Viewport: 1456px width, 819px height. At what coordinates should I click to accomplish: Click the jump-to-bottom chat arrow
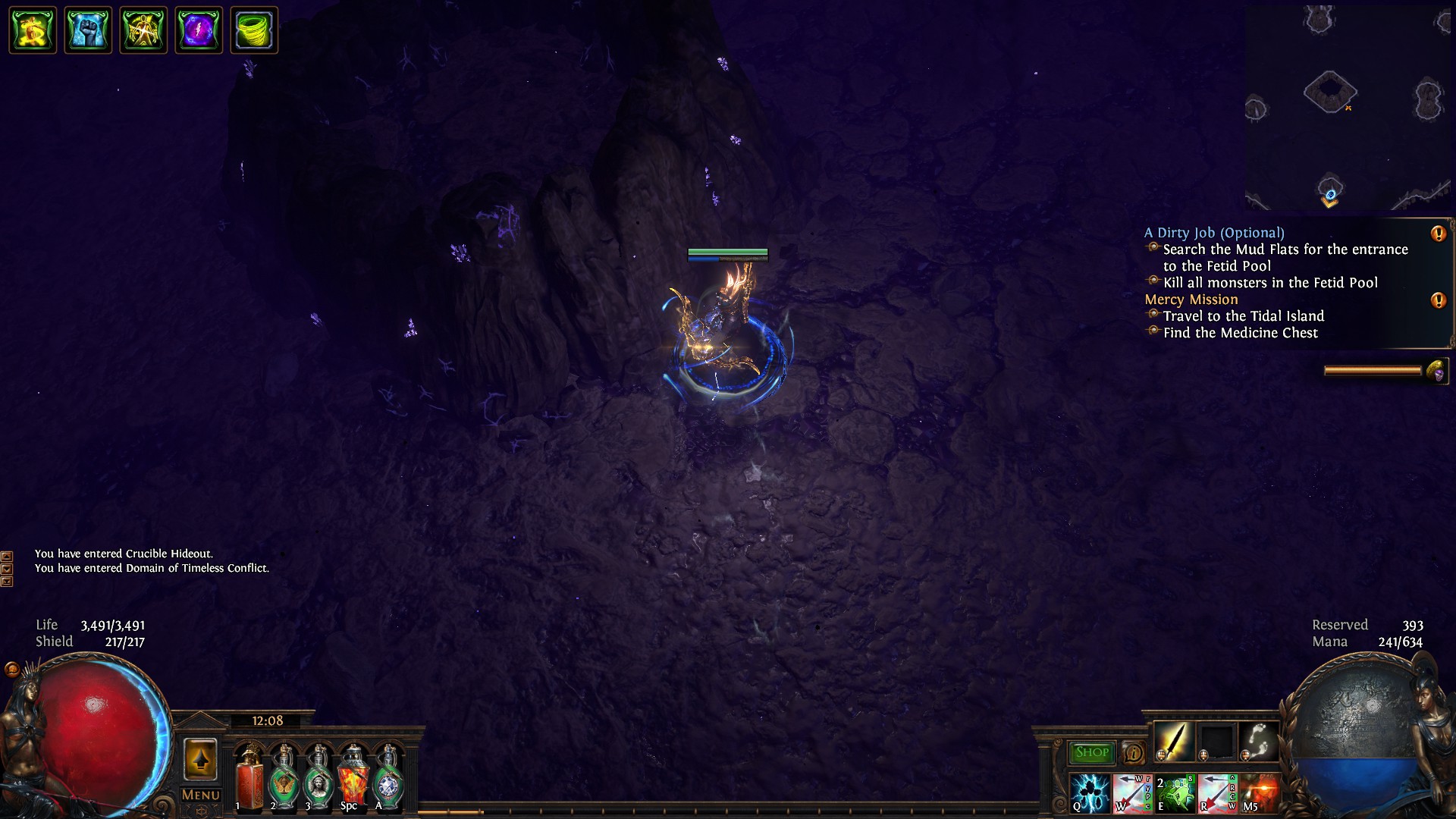pyautogui.click(x=7, y=582)
